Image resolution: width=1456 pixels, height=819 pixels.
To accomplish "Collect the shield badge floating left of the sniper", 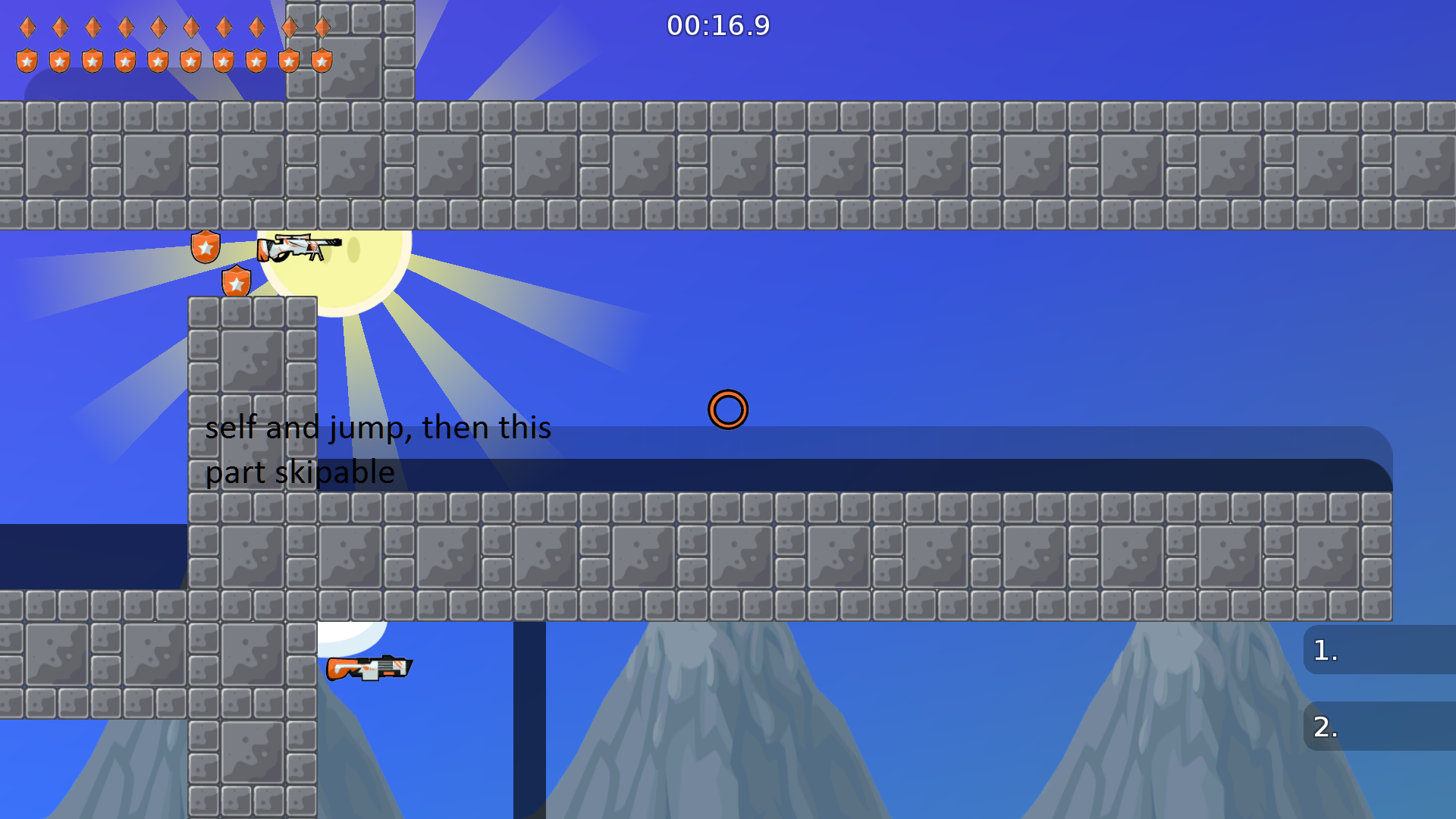I will tap(205, 246).
